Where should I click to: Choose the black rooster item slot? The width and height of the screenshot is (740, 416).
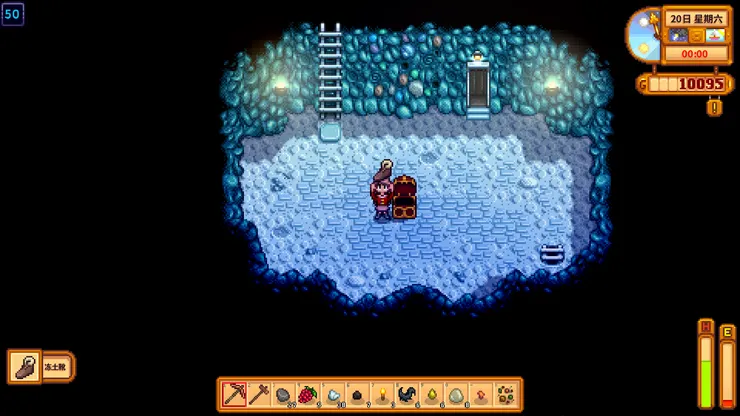point(407,394)
